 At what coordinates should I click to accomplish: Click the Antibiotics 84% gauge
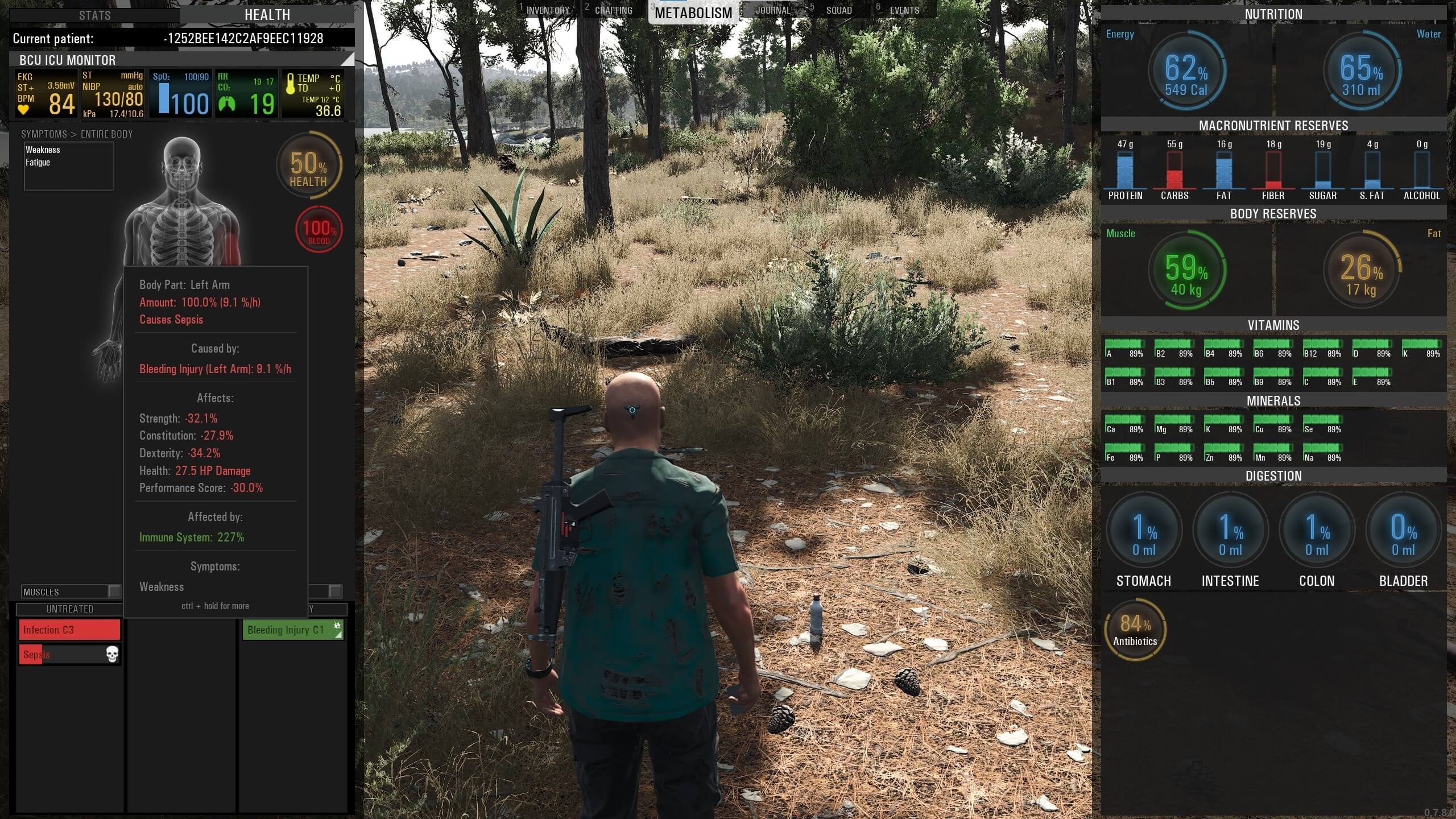click(1135, 630)
